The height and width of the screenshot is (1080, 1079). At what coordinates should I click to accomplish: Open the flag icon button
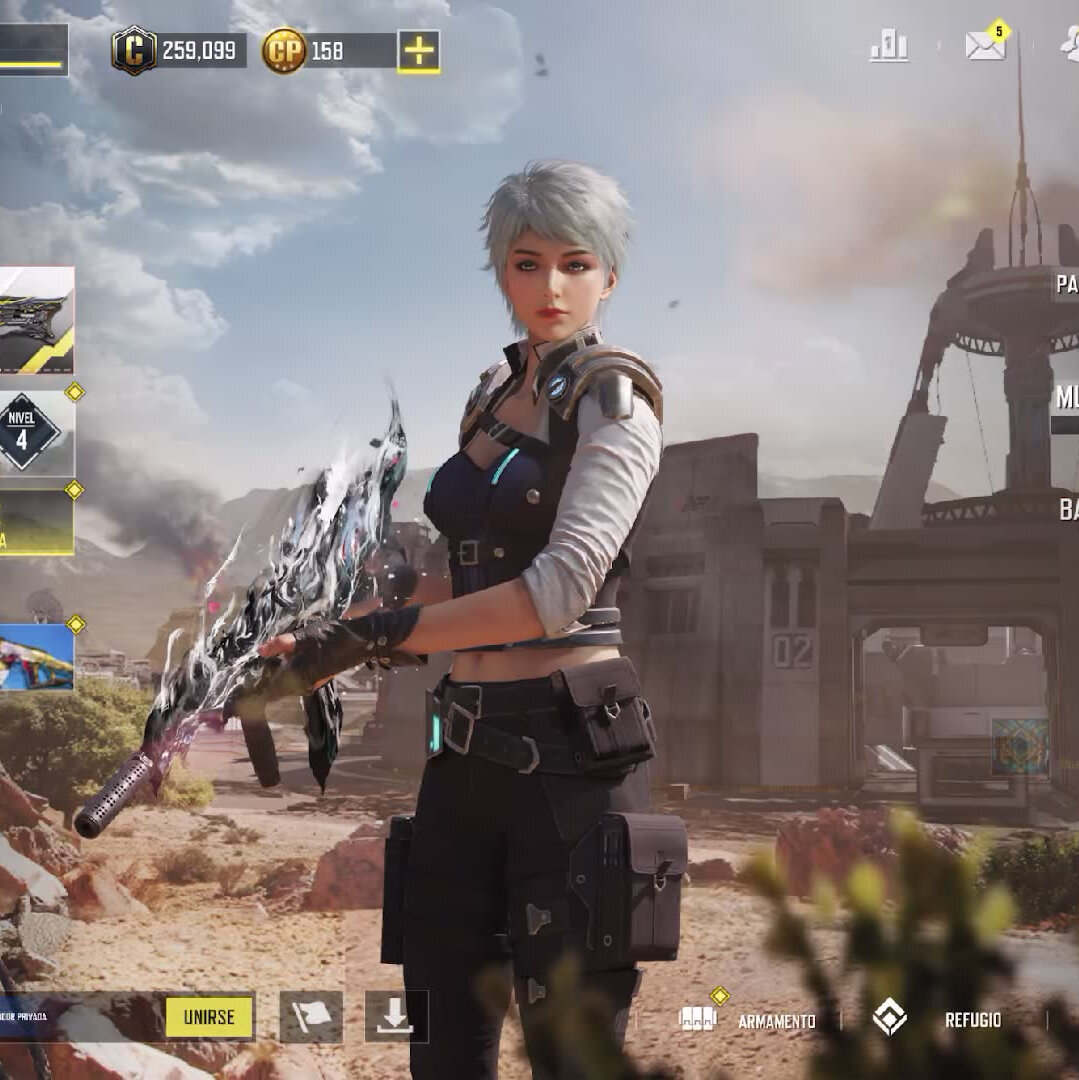click(311, 1017)
